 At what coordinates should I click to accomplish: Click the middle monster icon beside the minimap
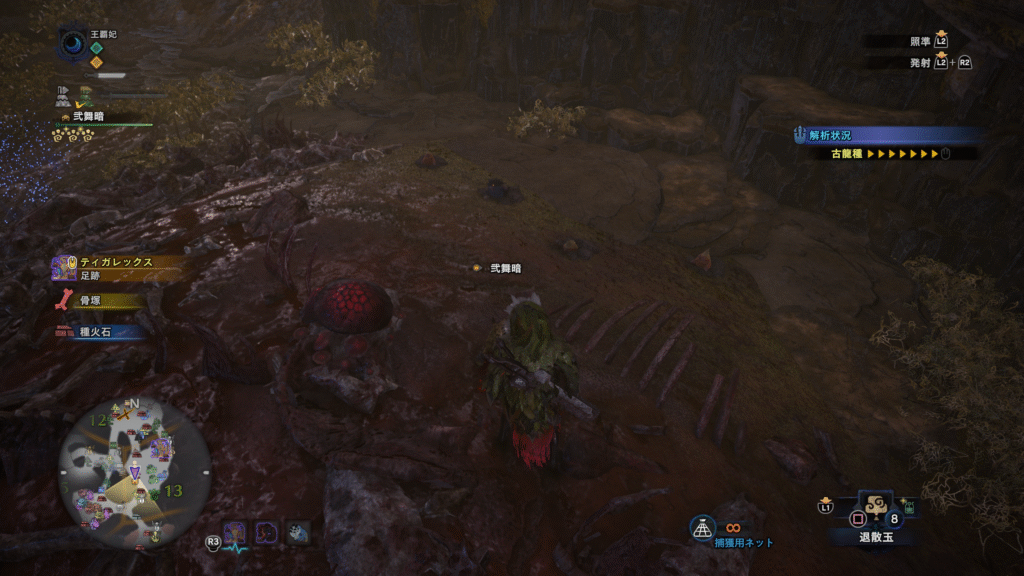(266, 533)
